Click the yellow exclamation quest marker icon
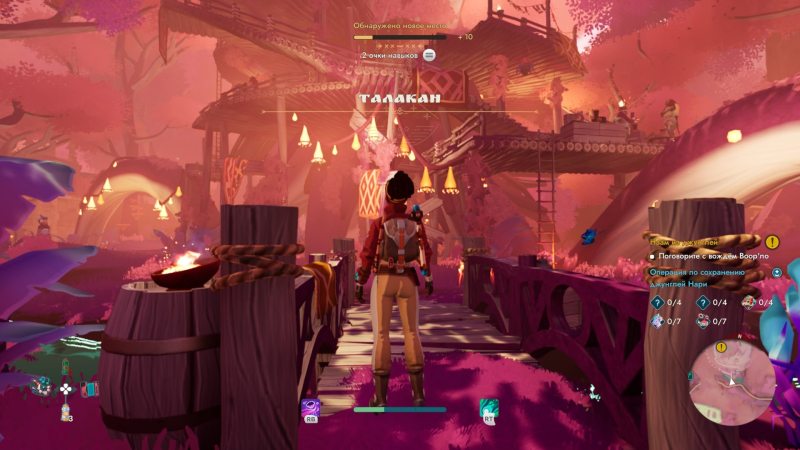This screenshot has width=800, height=450. click(x=772, y=241)
